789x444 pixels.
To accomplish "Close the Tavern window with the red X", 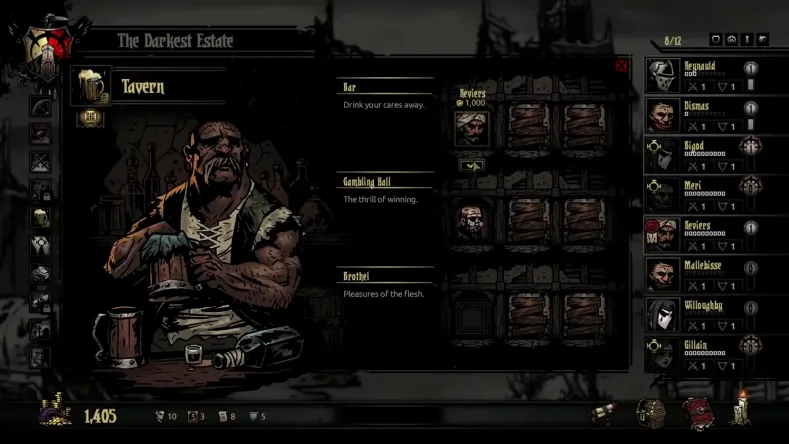I will [622, 67].
